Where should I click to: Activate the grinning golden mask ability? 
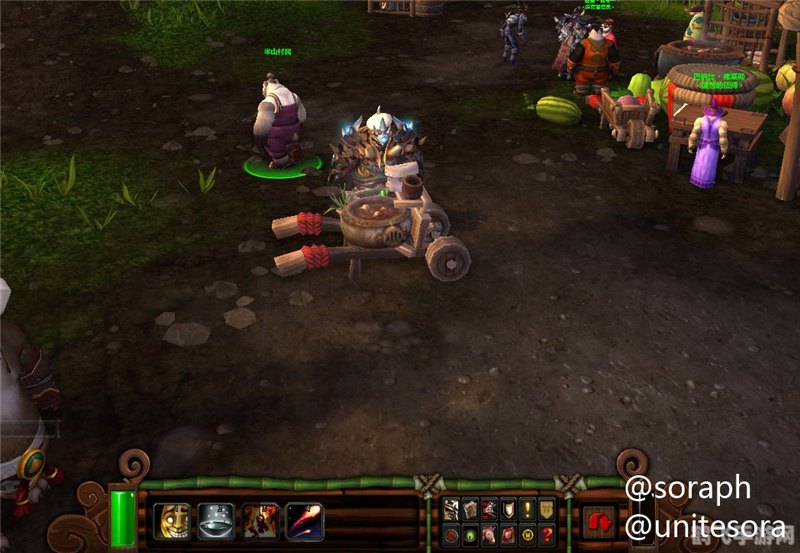[172, 520]
